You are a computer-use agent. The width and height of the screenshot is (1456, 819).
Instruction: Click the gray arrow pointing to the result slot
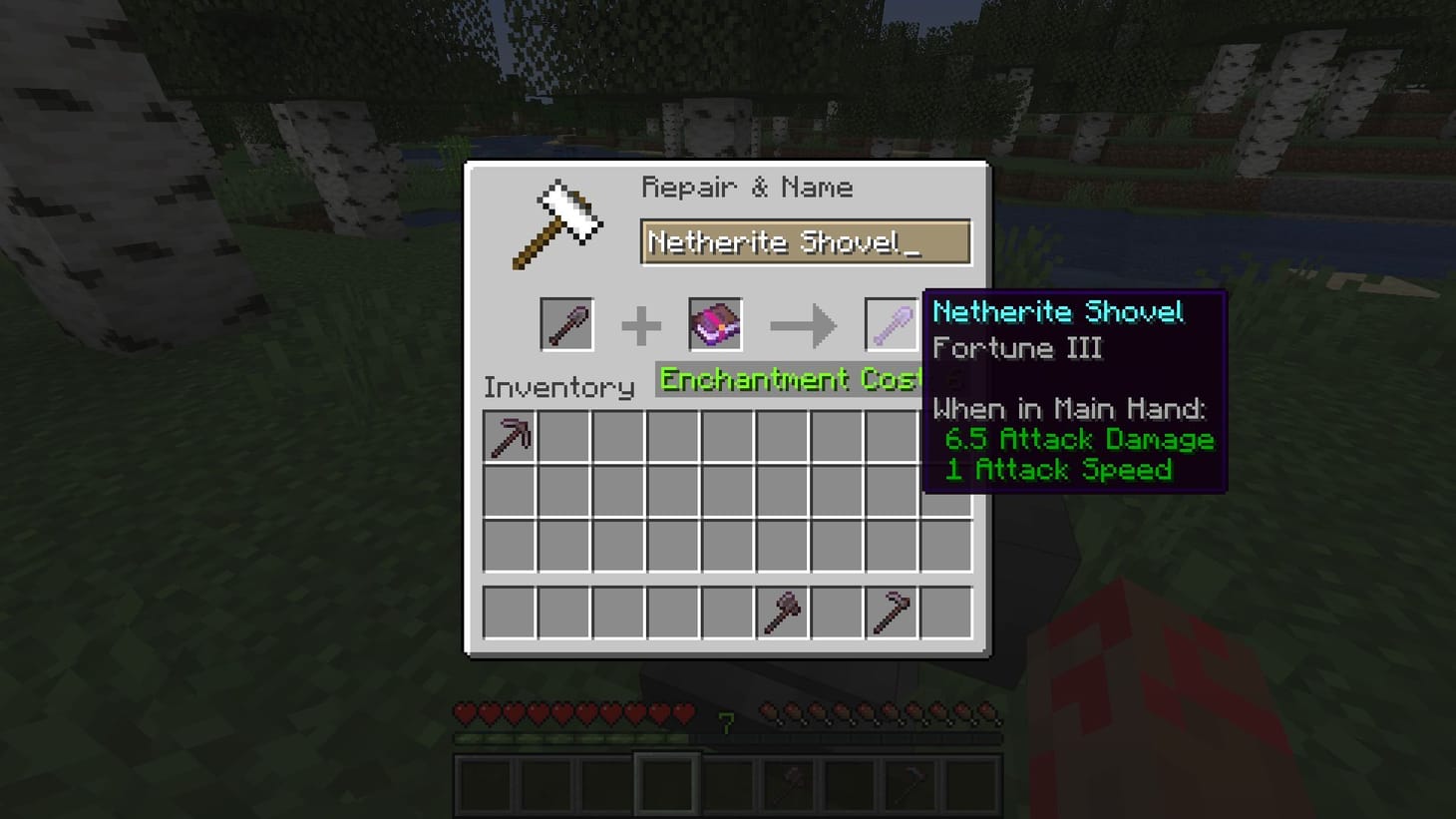(803, 324)
